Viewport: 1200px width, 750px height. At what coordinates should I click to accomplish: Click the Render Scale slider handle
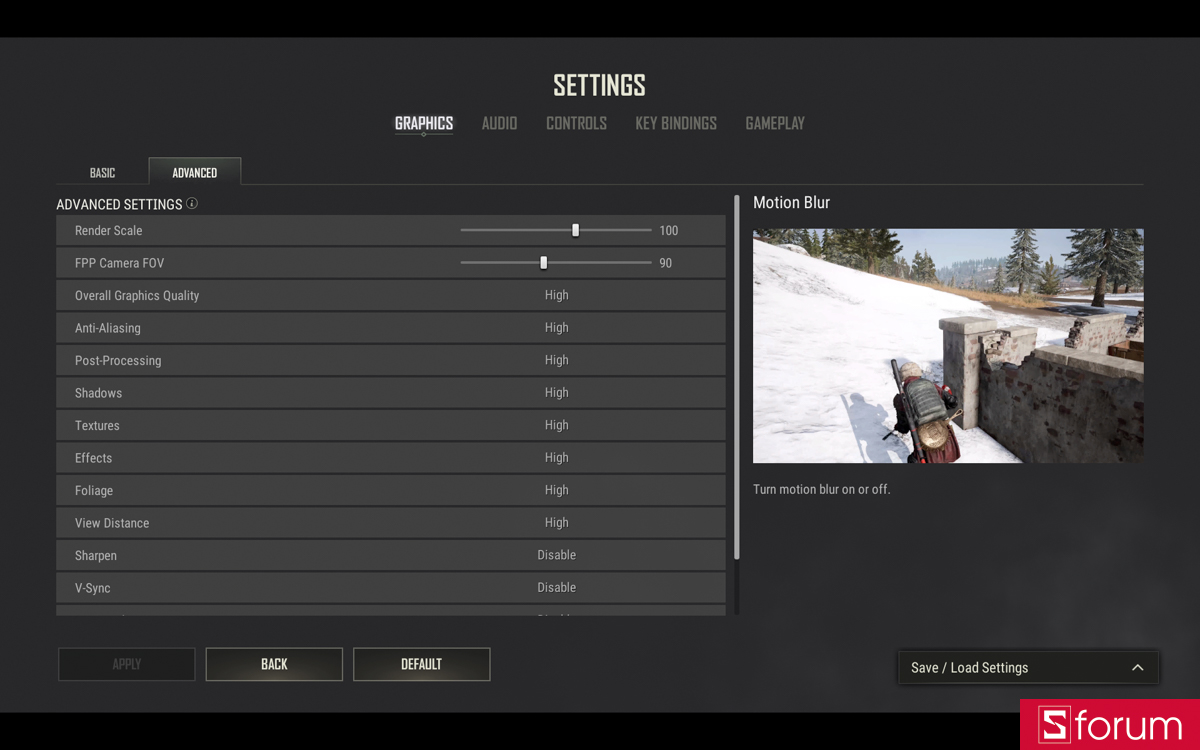click(575, 230)
